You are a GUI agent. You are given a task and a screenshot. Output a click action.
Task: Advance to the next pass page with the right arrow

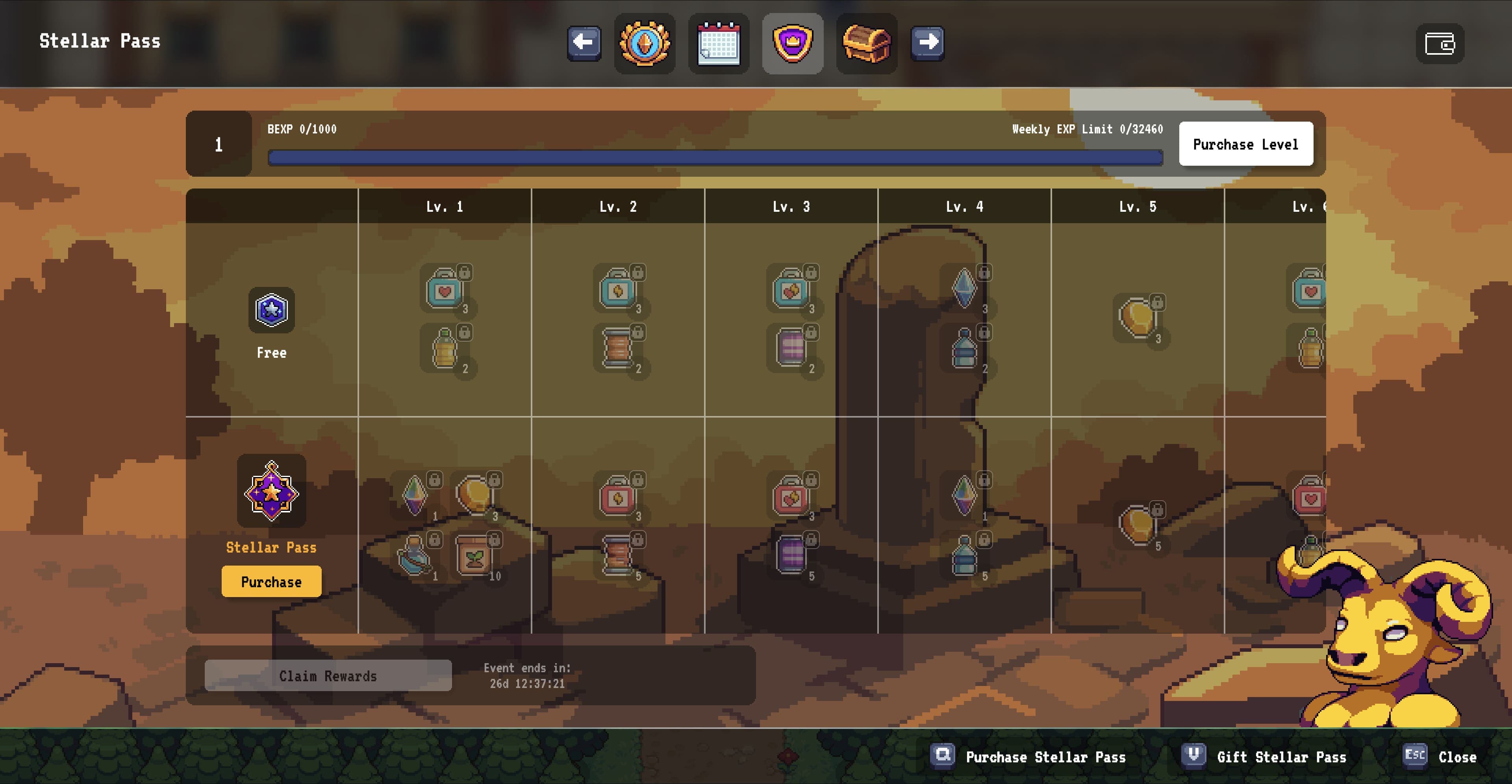927,43
